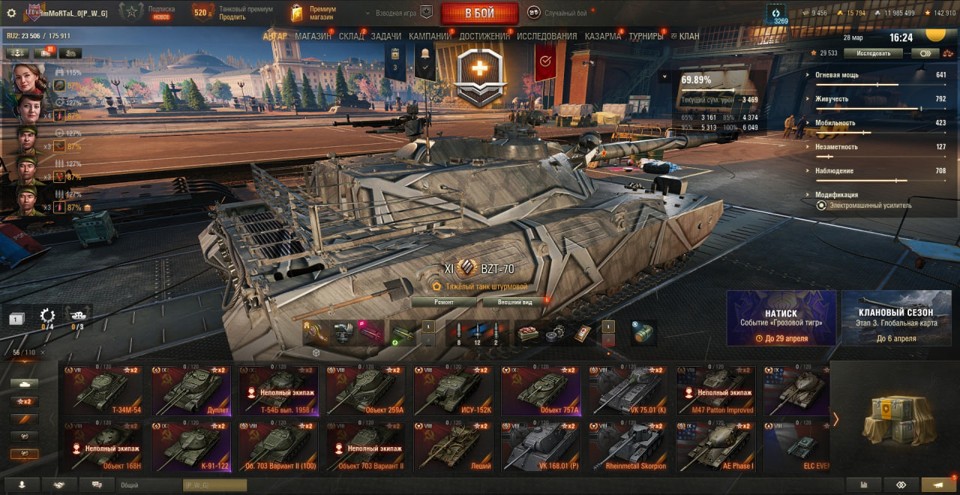Viewport: 960px width, 495px height.
Task: Choose the ИСУ-152К tank card
Action: click(x=452, y=390)
